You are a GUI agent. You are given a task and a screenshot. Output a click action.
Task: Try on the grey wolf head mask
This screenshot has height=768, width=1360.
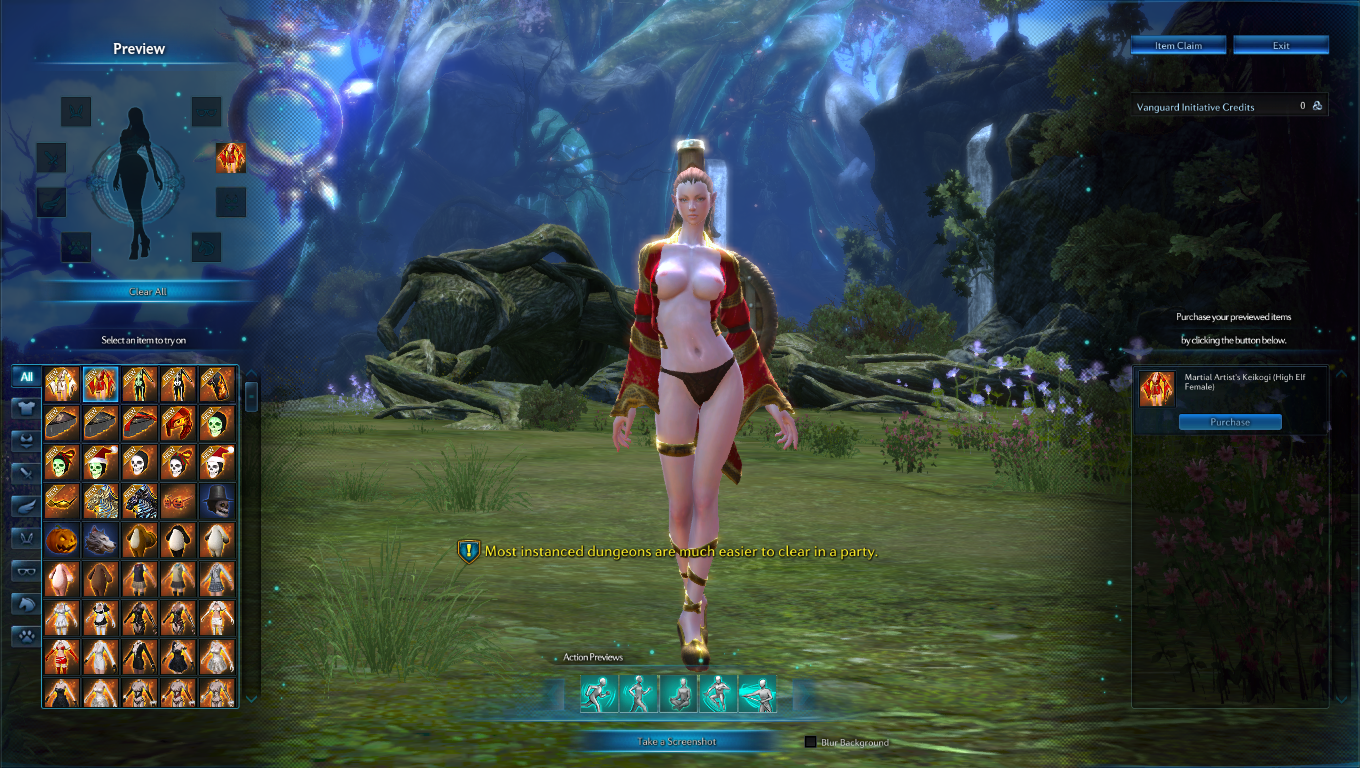tap(101, 540)
